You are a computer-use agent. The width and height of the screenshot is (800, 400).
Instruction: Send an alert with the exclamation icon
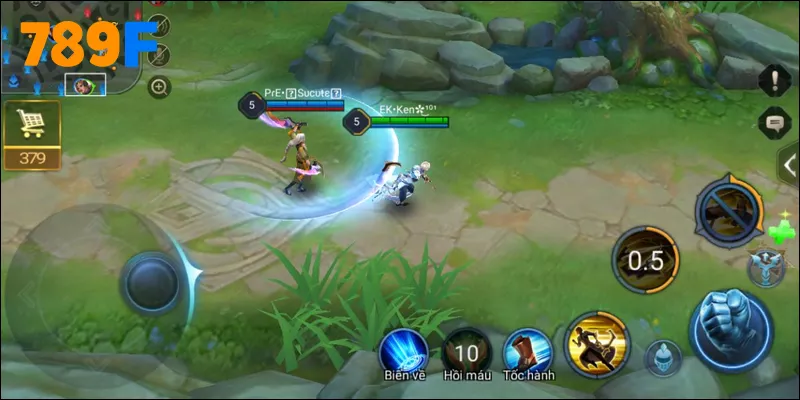pos(774,79)
